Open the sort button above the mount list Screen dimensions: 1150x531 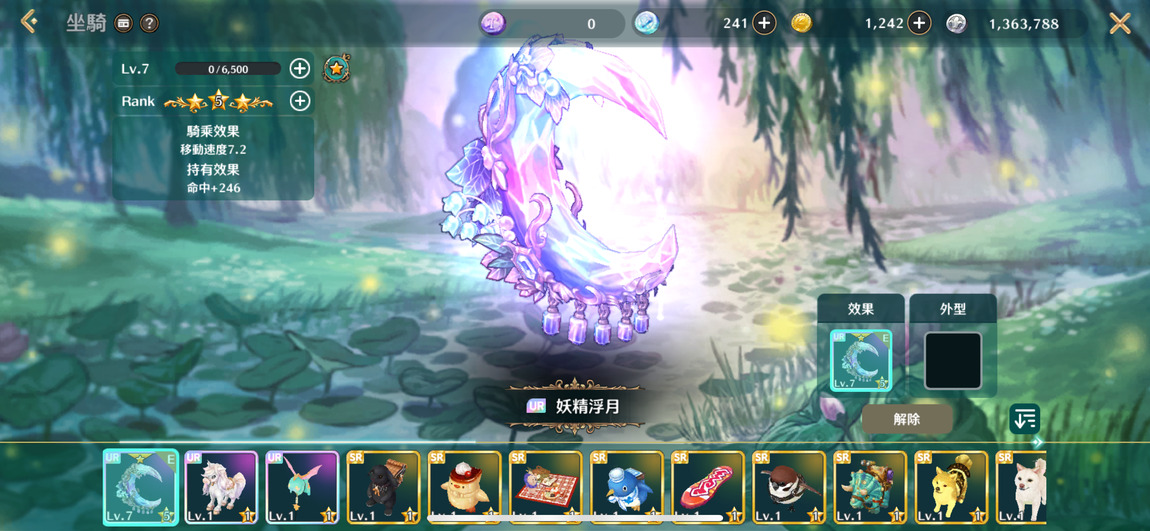(x=1024, y=418)
